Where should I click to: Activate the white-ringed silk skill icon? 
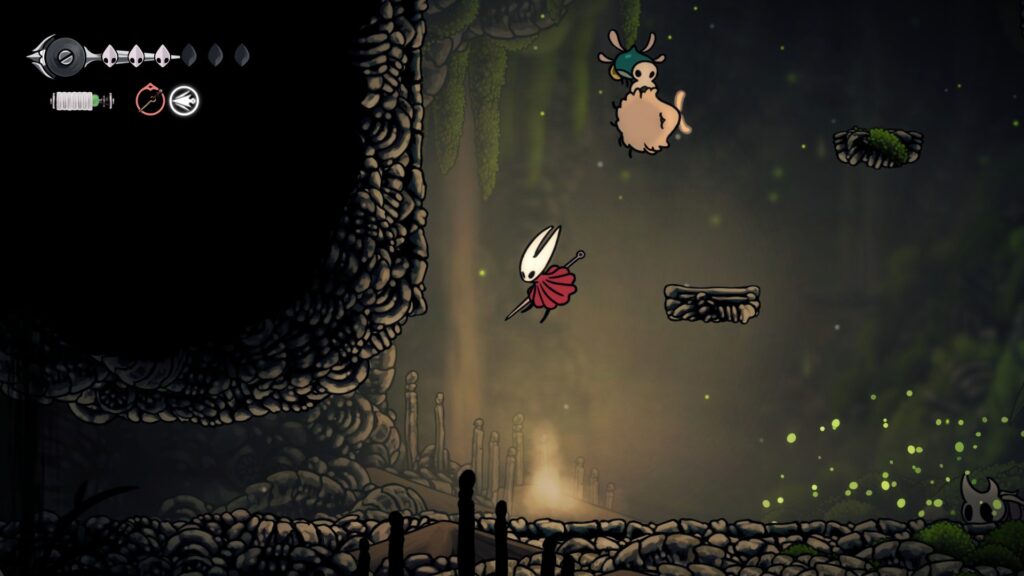tap(184, 100)
